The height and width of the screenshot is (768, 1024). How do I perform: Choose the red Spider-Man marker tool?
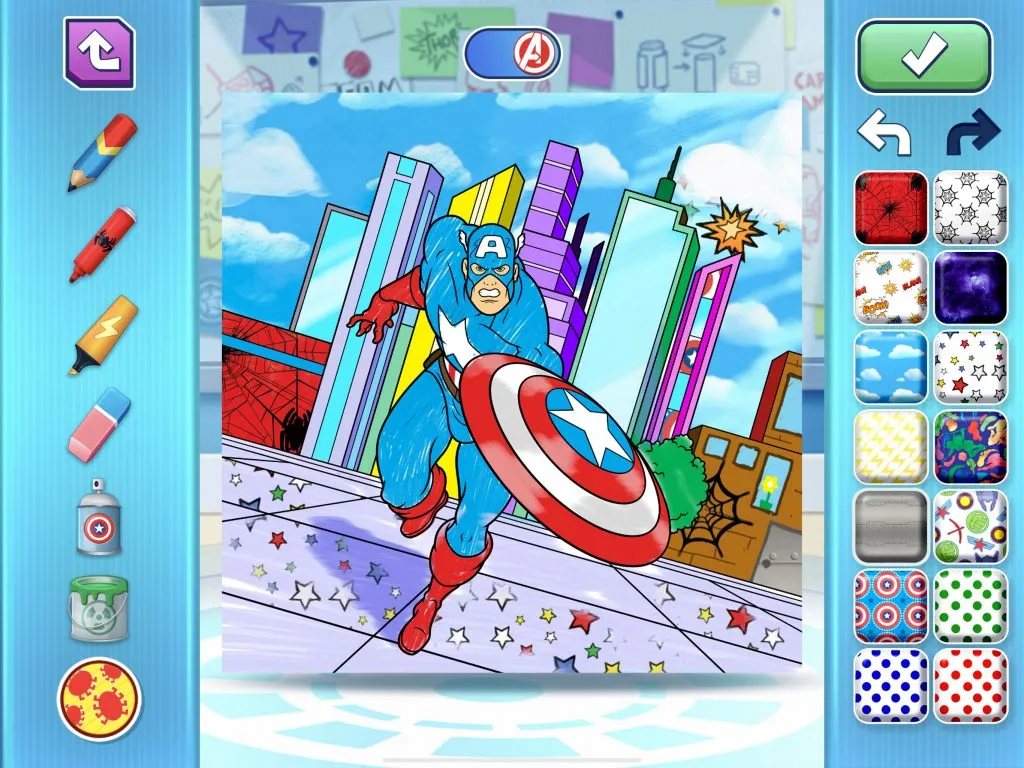(102, 244)
